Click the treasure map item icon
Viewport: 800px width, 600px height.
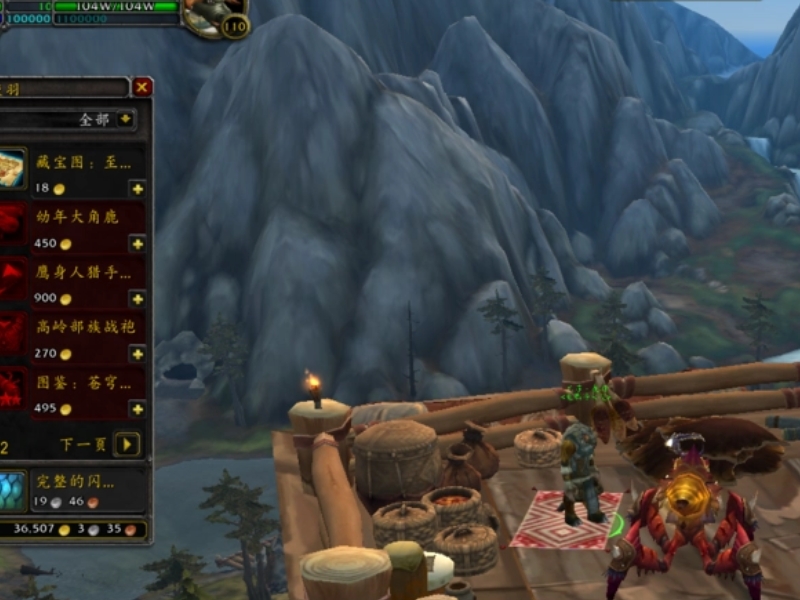click(x=12, y=170)
